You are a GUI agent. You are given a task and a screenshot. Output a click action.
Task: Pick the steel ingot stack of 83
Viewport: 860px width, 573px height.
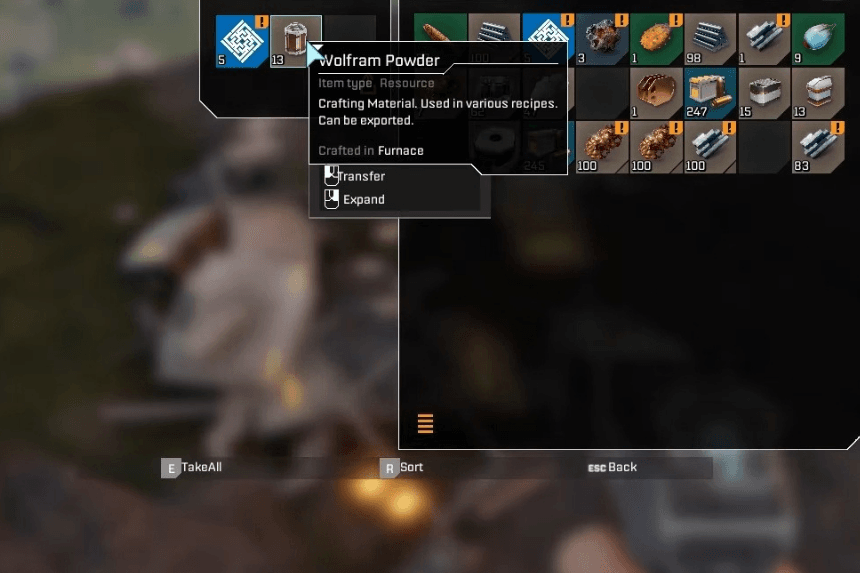818,147
